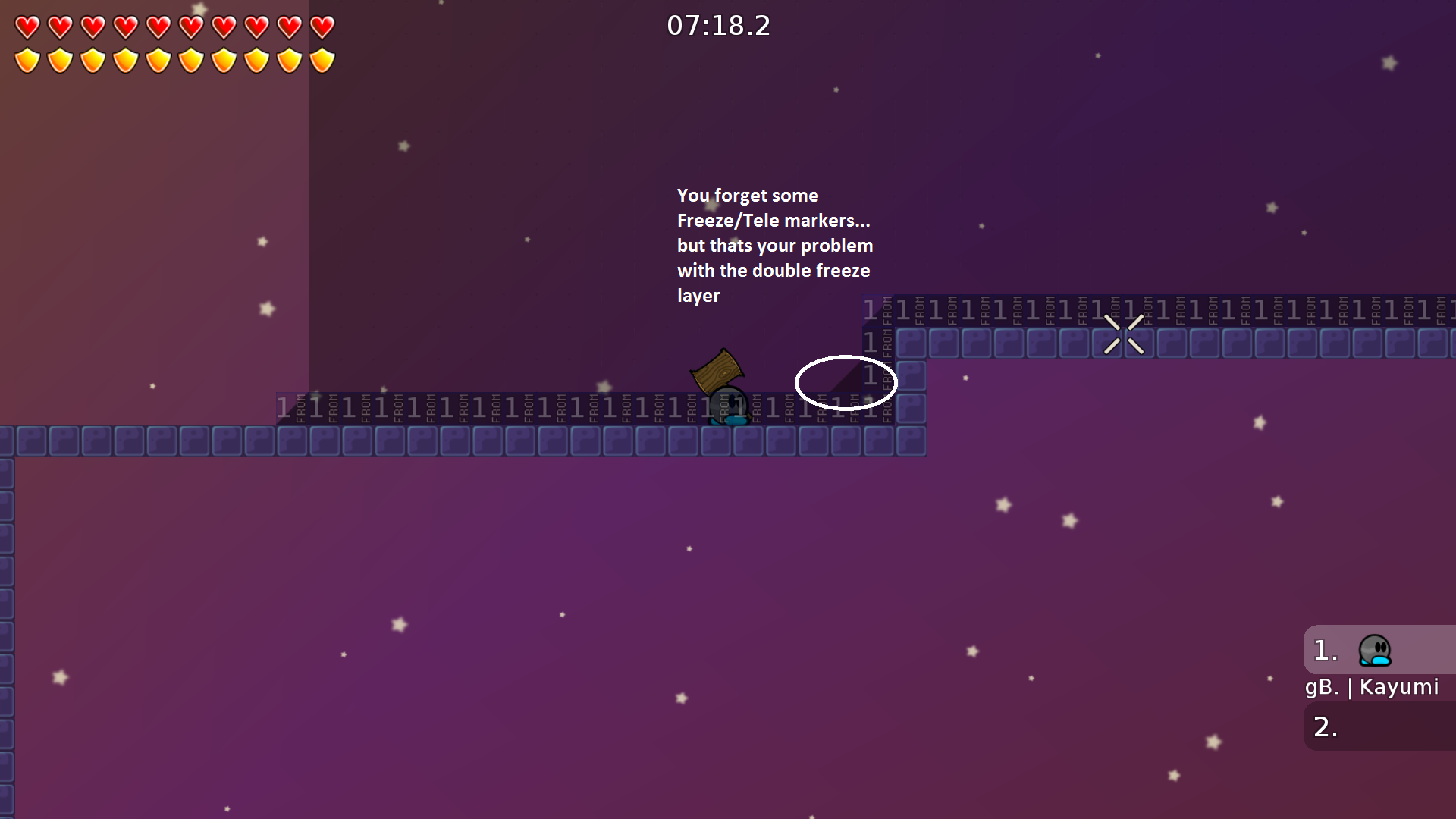Click the first shield in the armor row
The height and width of the screenshot is (819, 1456).
coord(27,58)
